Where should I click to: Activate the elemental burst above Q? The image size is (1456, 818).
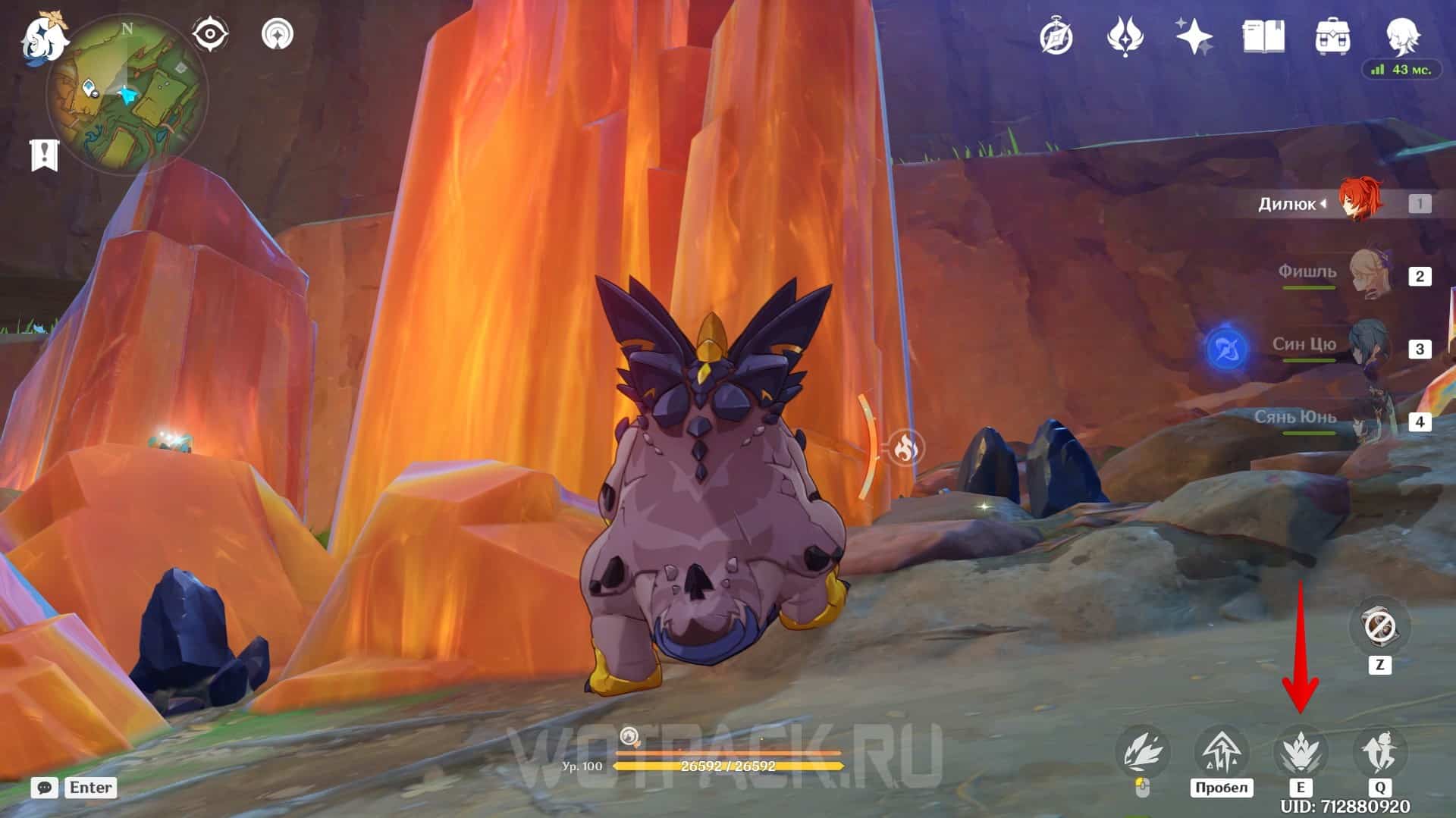(1379, 751)
